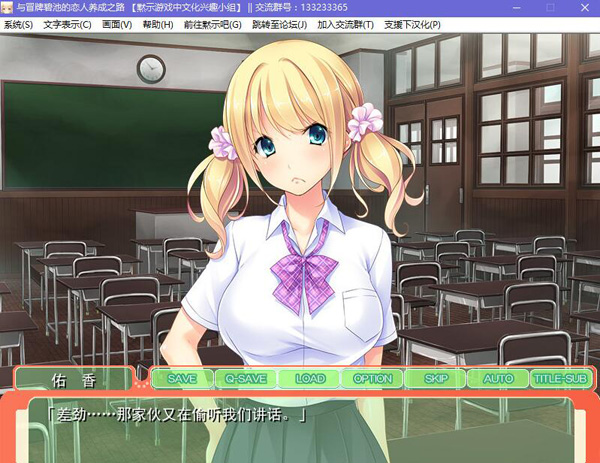Image resolution: width=600 pixels, height=463 pixels.
Task: Open the 画面(V) menu
Action: (116, 24)
